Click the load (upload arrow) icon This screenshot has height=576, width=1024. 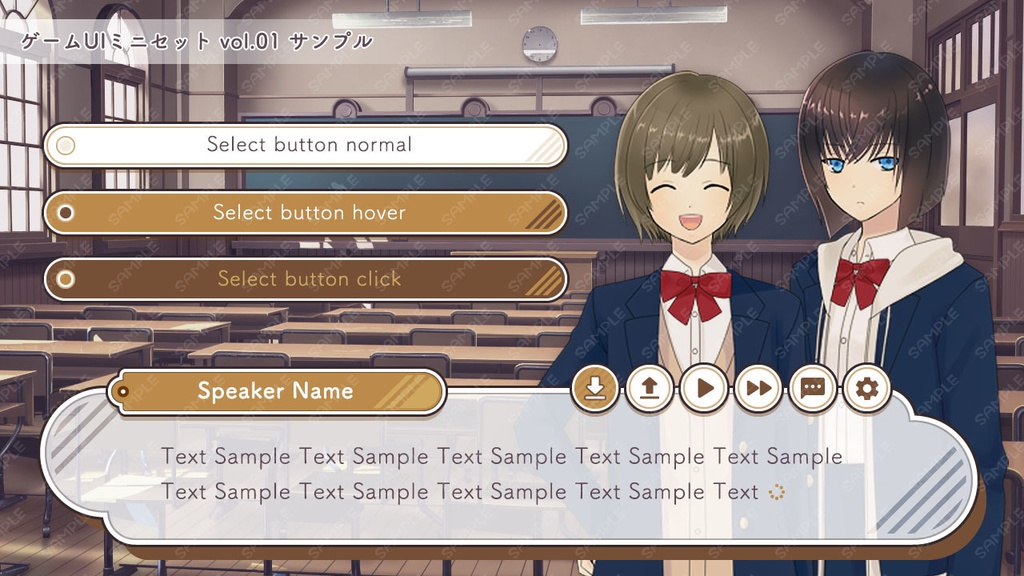[650, 388]
